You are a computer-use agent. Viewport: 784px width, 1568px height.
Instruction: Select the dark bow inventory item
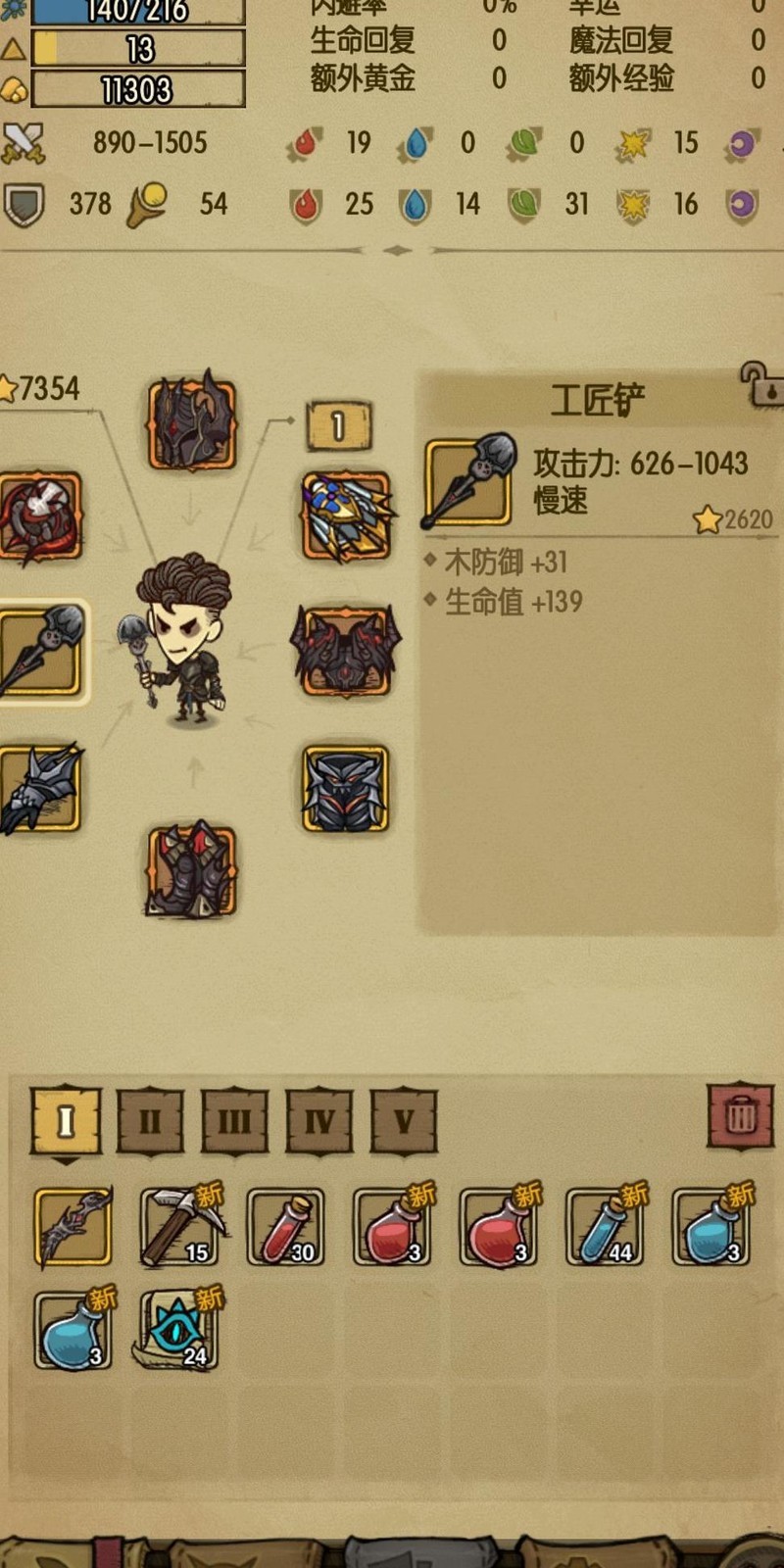pos(73,1227)
